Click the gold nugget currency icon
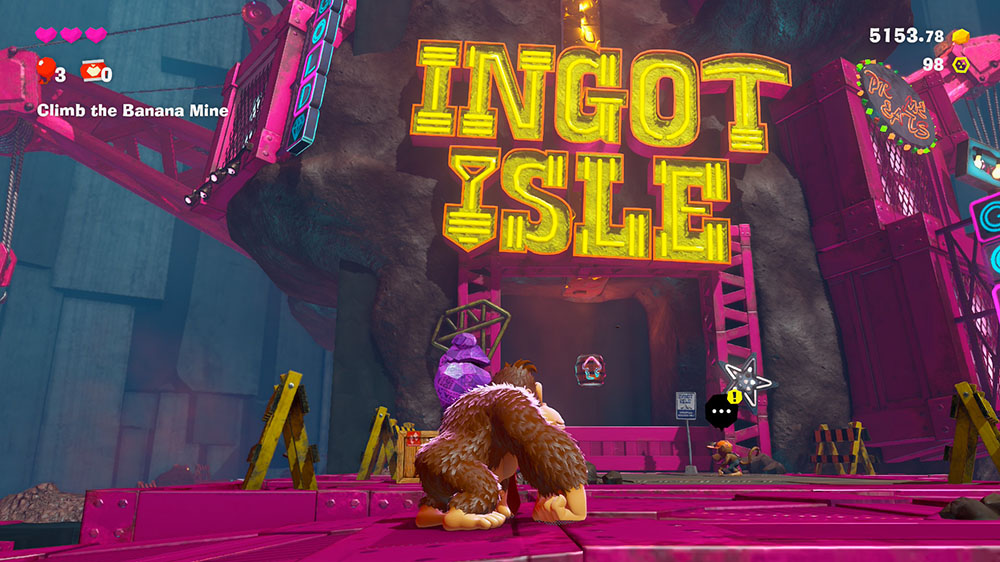 [961, 37]
